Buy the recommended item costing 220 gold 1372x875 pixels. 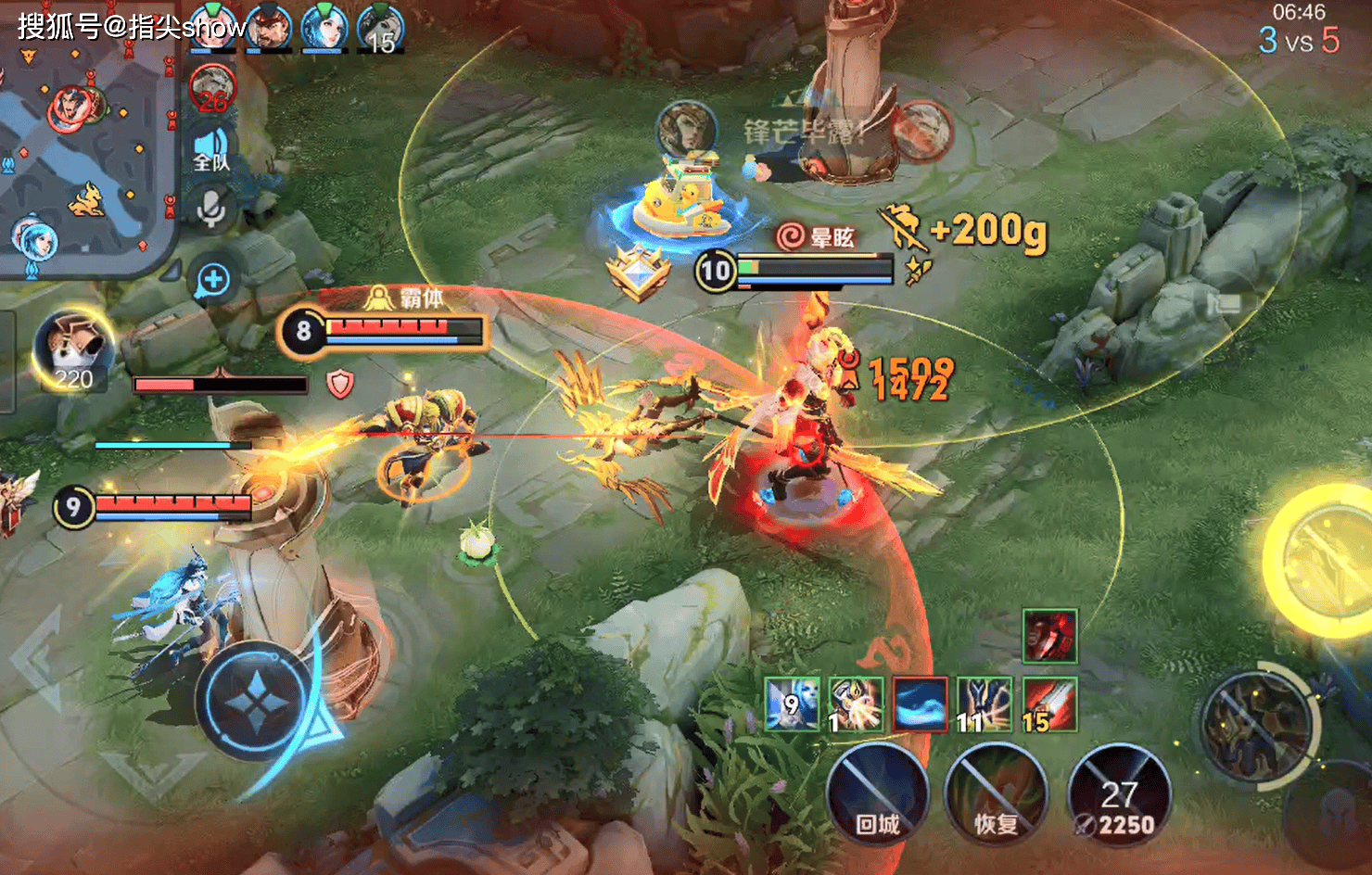(x=72, y=352)
